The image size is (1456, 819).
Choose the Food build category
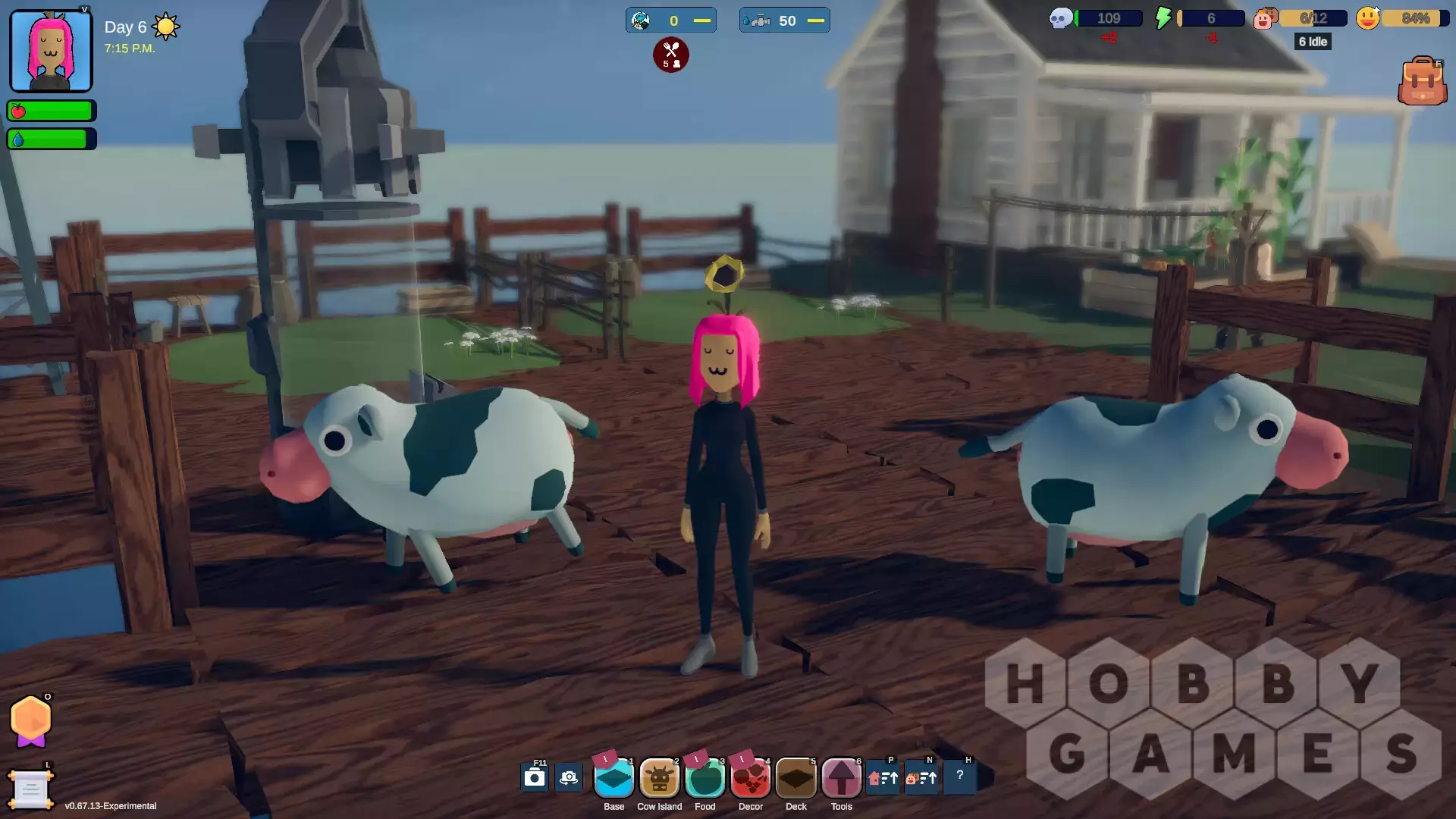pos(704,778)
